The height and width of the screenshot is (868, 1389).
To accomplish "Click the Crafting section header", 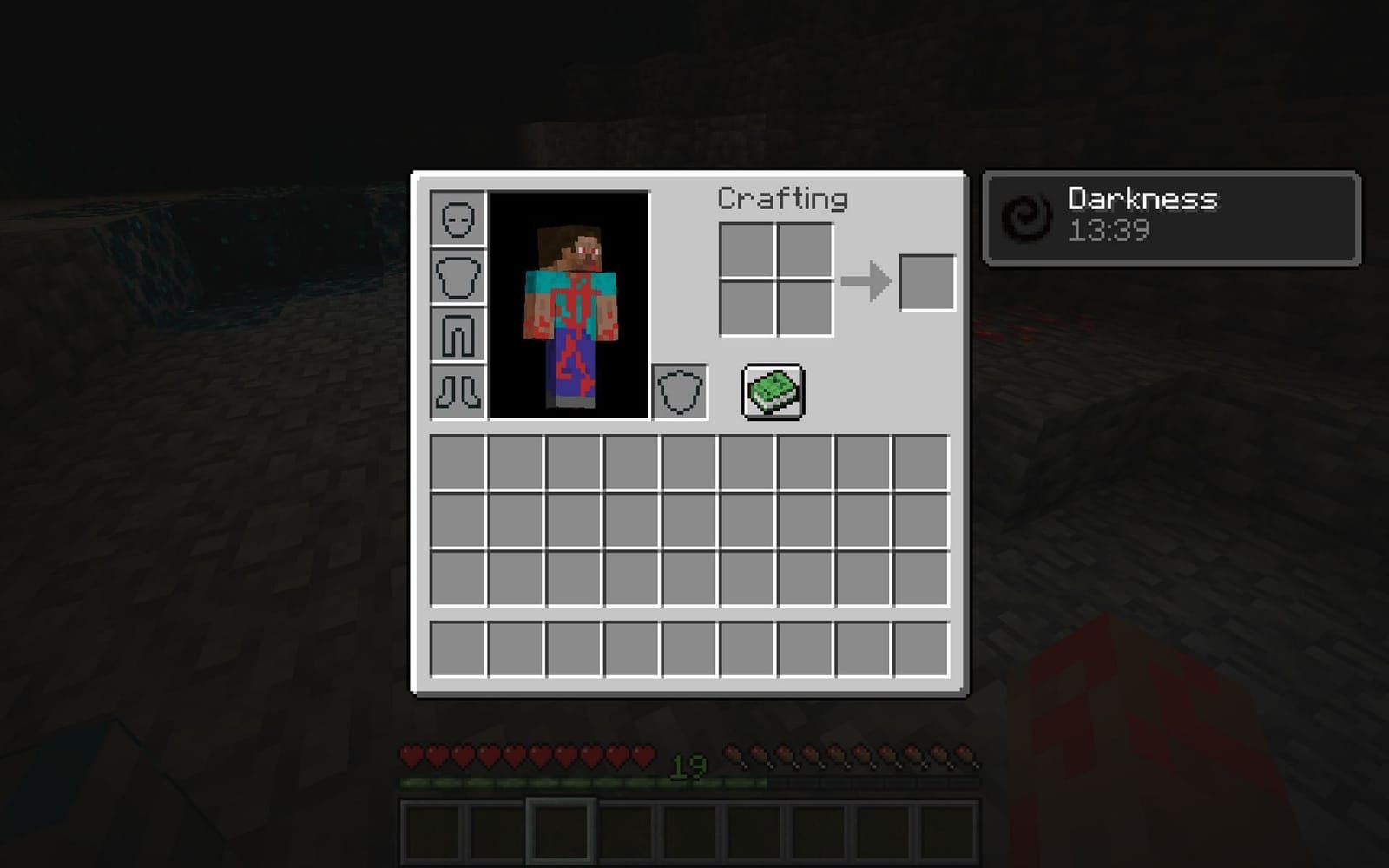I will [x=782, y=199].
